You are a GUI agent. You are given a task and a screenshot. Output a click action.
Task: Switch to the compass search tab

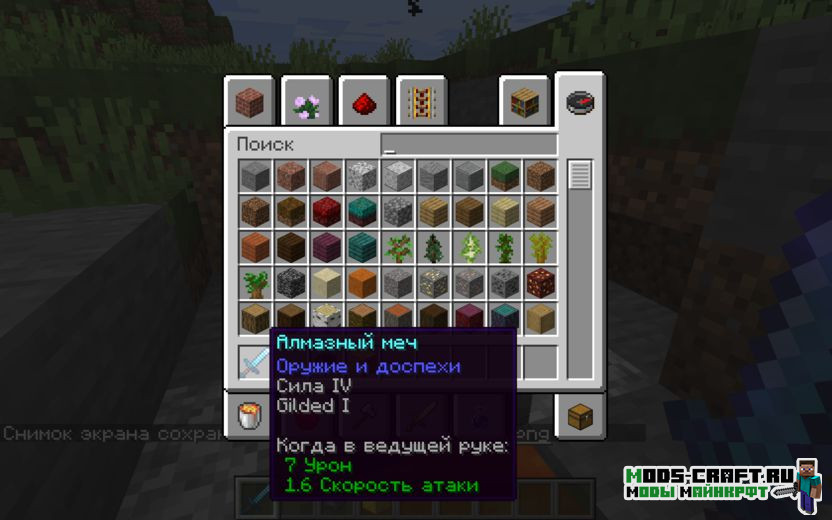click(580, 102)
